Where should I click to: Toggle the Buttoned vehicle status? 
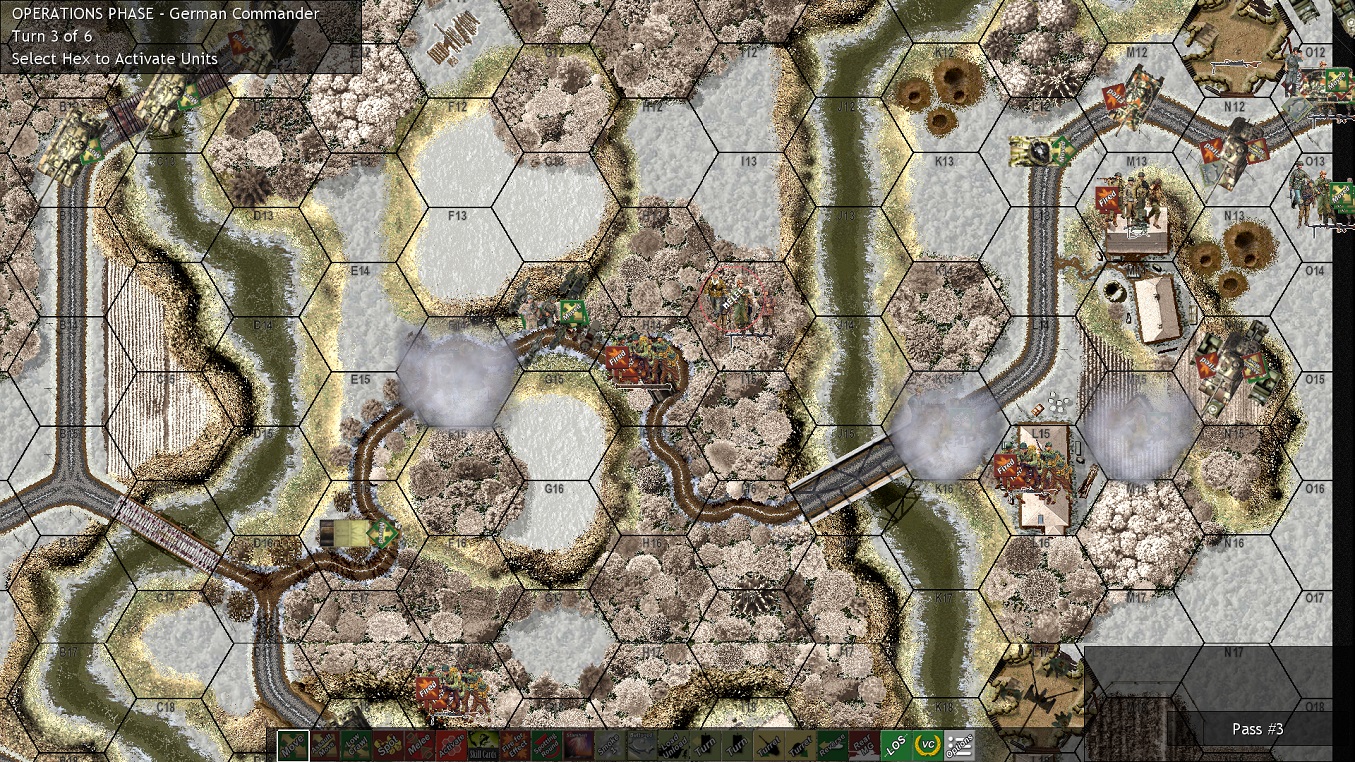tap(638, 744)
